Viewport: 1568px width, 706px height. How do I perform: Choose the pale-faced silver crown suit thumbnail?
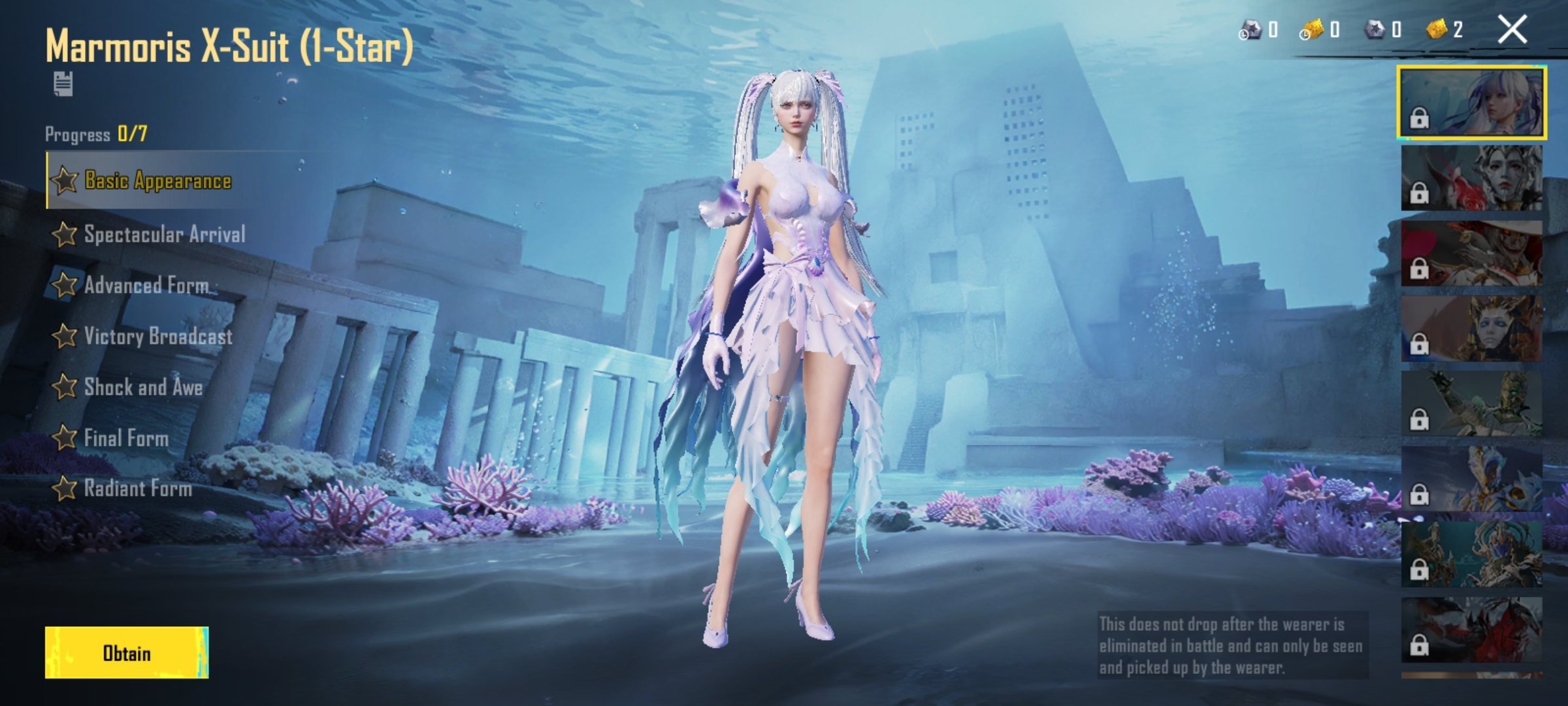point(1471,178)
